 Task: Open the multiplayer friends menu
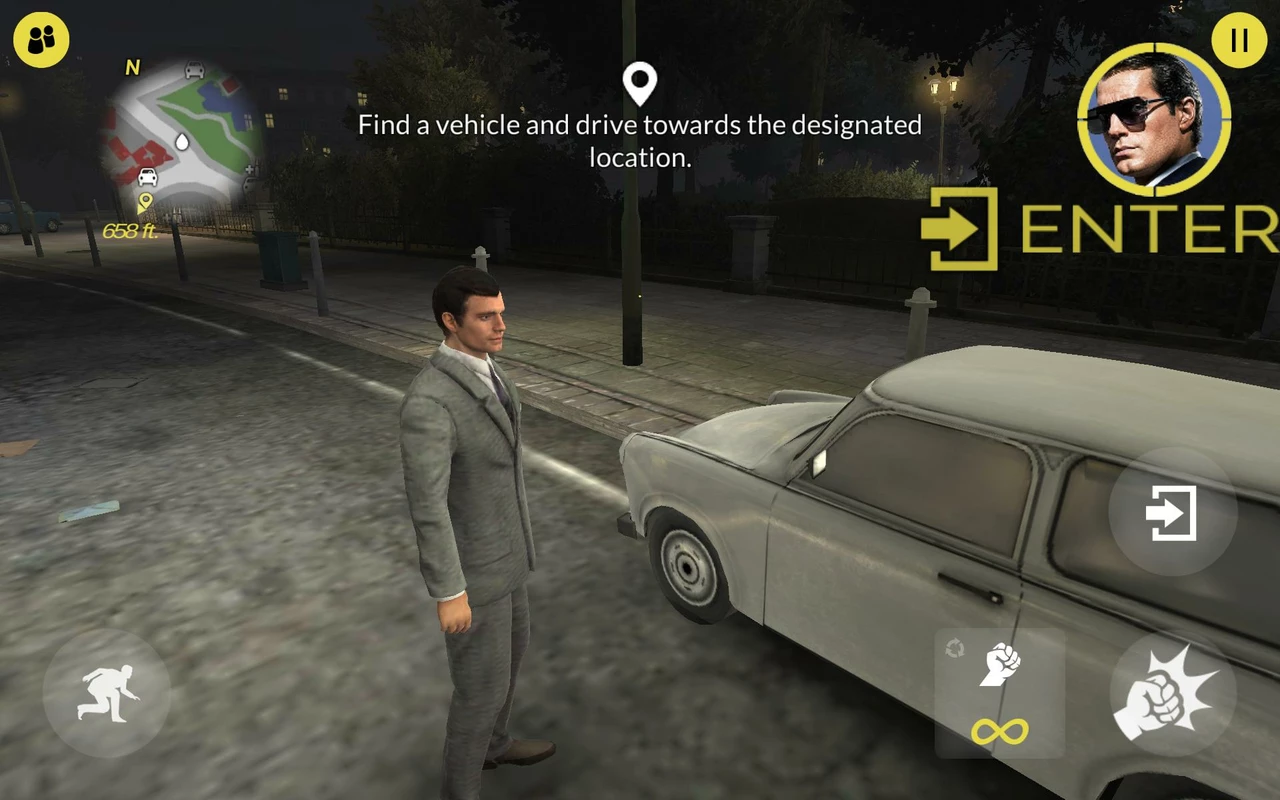[x=40, y=40]
